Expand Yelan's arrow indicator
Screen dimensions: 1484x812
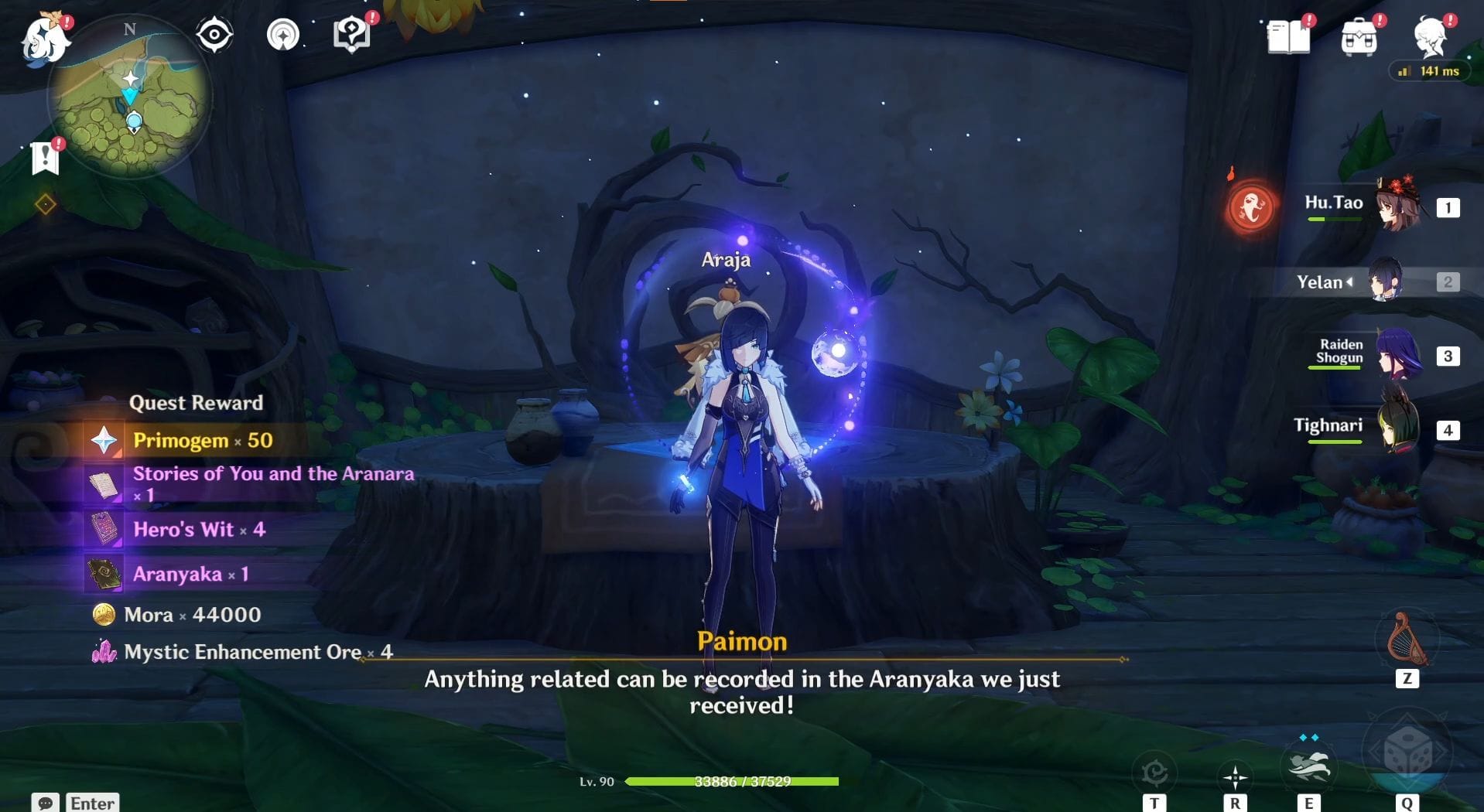[1349, 282]
